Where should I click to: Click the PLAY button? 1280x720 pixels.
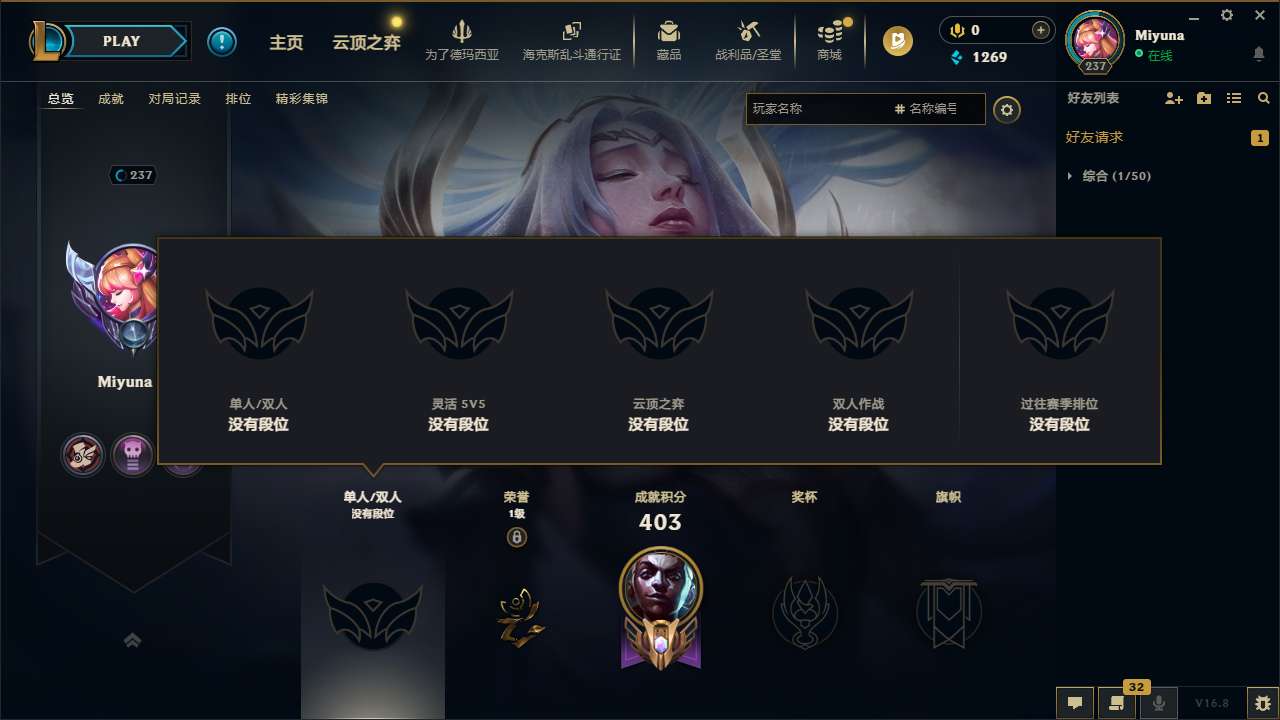pos(122,41)
